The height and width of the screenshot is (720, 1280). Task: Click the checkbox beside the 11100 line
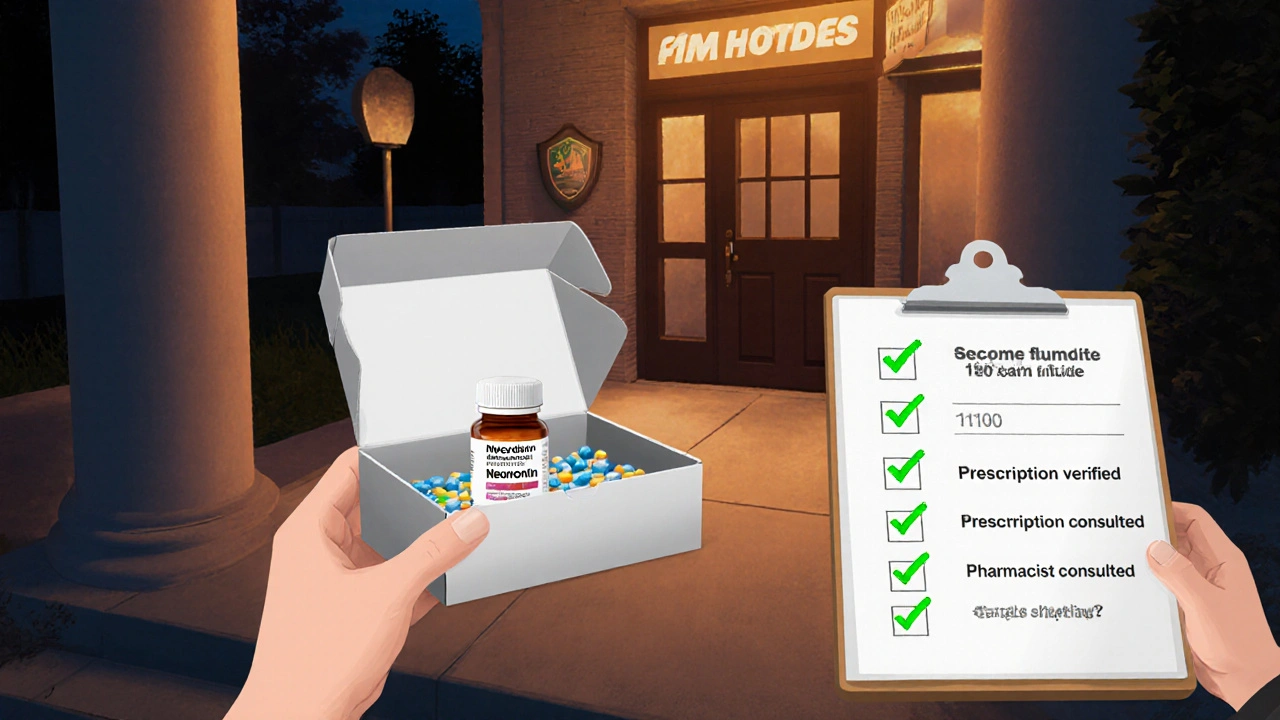899,416
